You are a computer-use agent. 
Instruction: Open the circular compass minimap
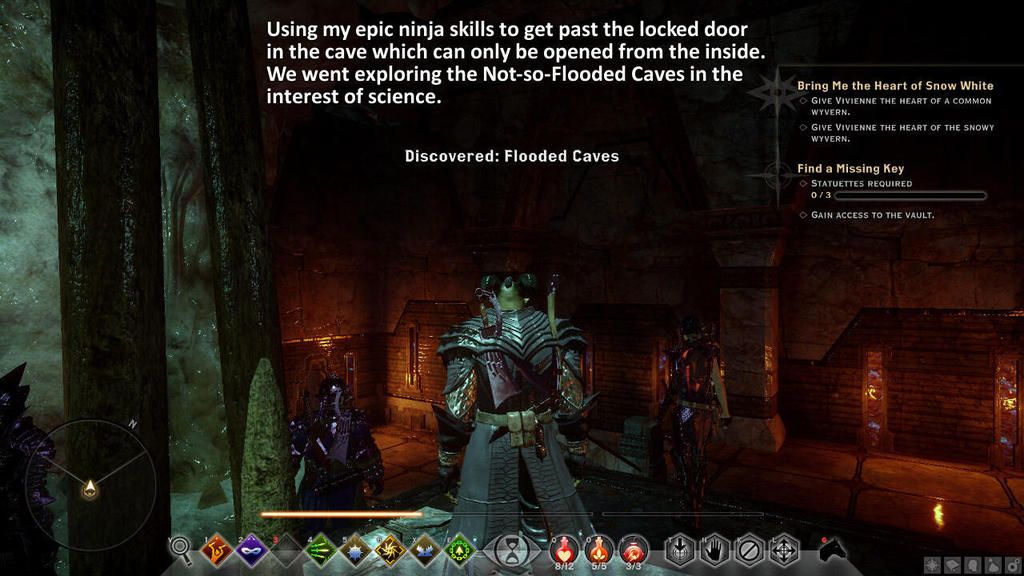[x=90, y=484]
